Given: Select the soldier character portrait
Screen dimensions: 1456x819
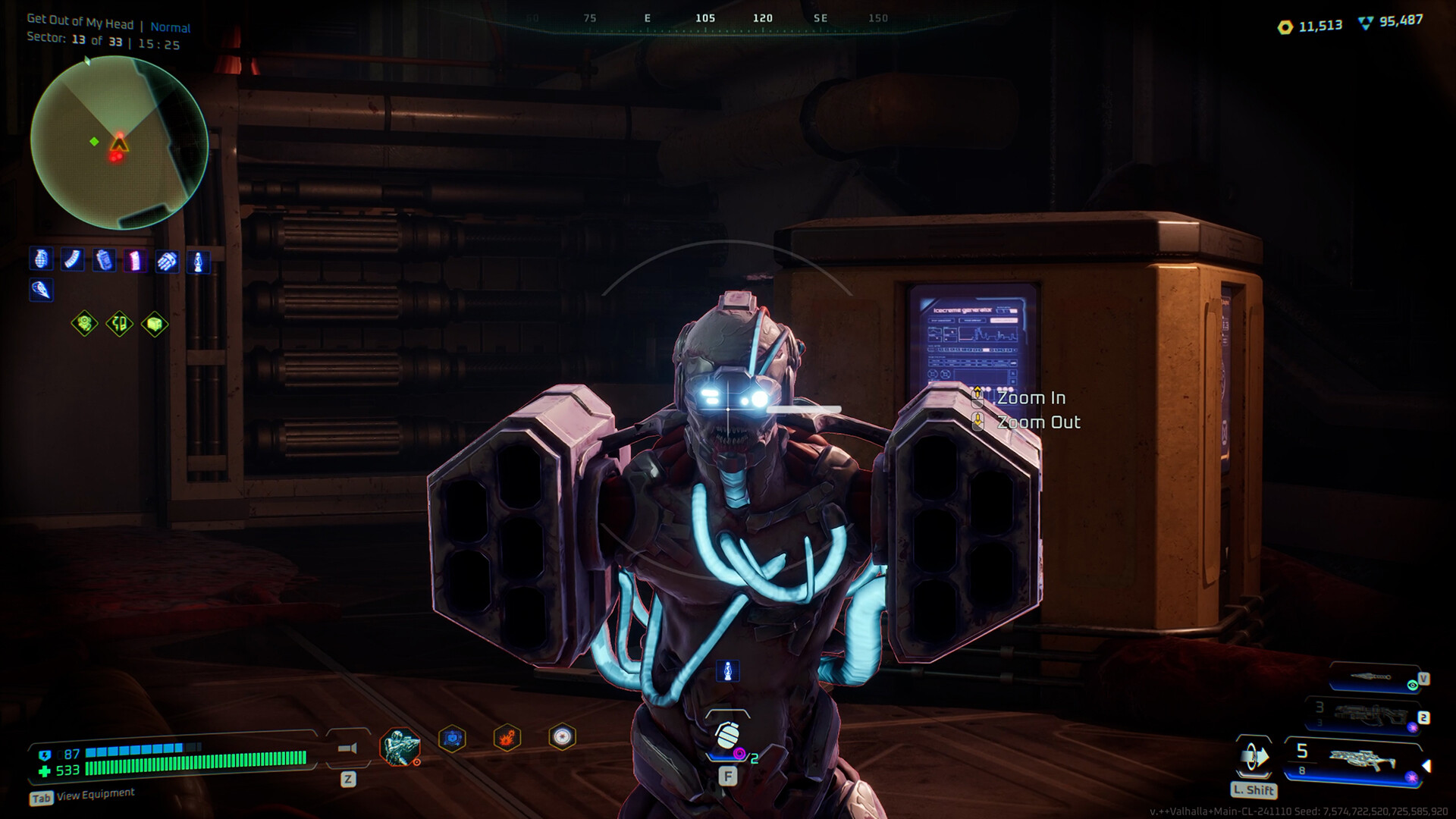Looking at the screenshot, I should coord(400,746).
